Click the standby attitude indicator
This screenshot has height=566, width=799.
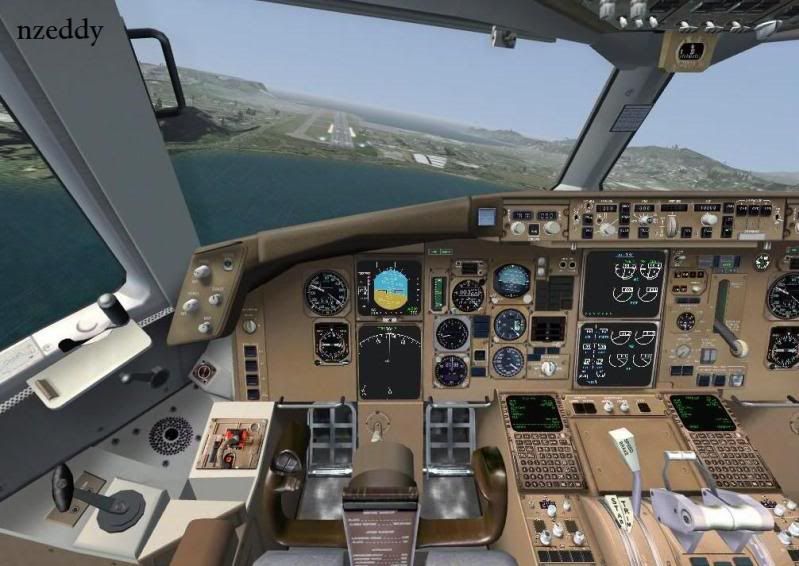[511, 280]
